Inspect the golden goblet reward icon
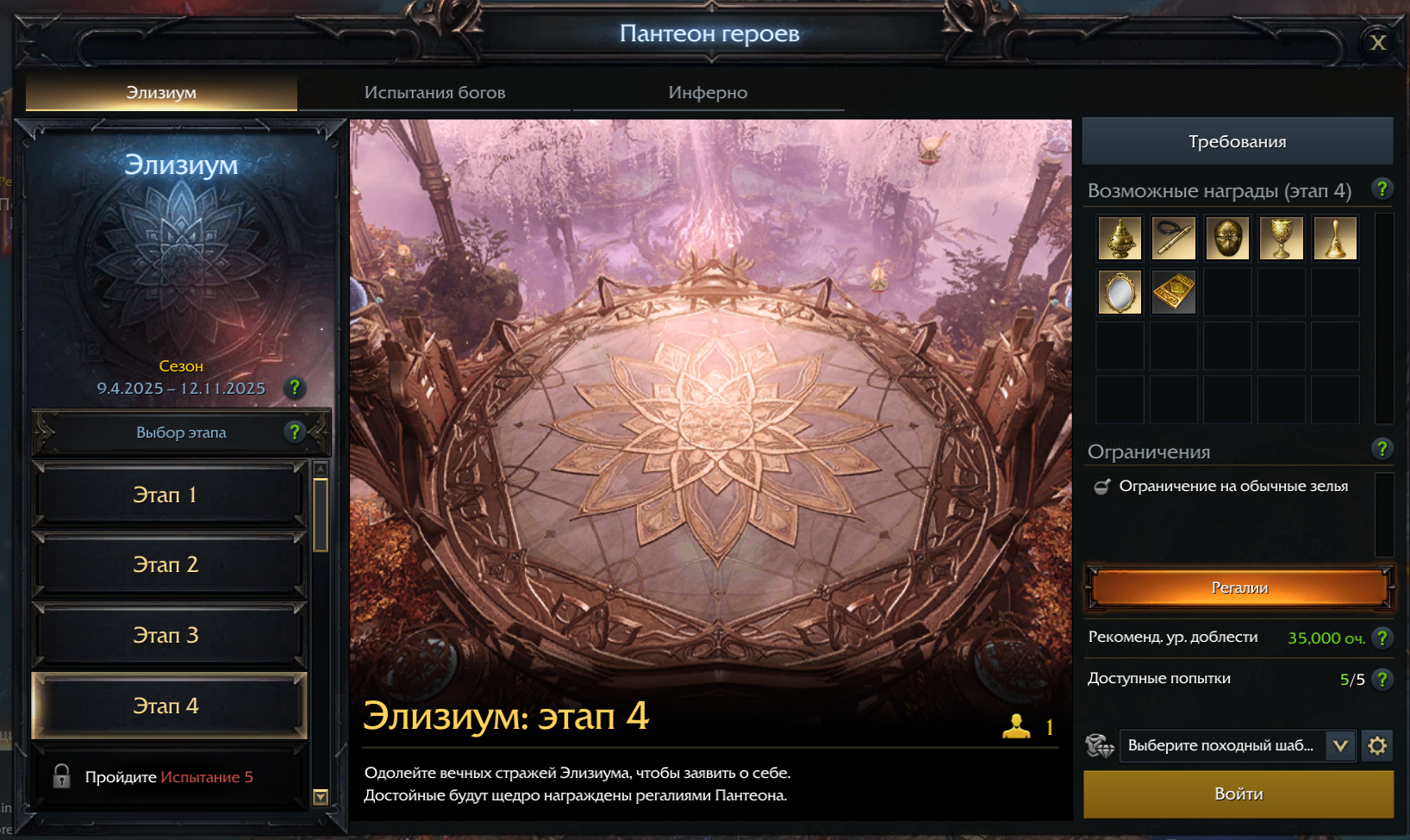Viewport: 1410px width, 840px height. click(1282, 239)
